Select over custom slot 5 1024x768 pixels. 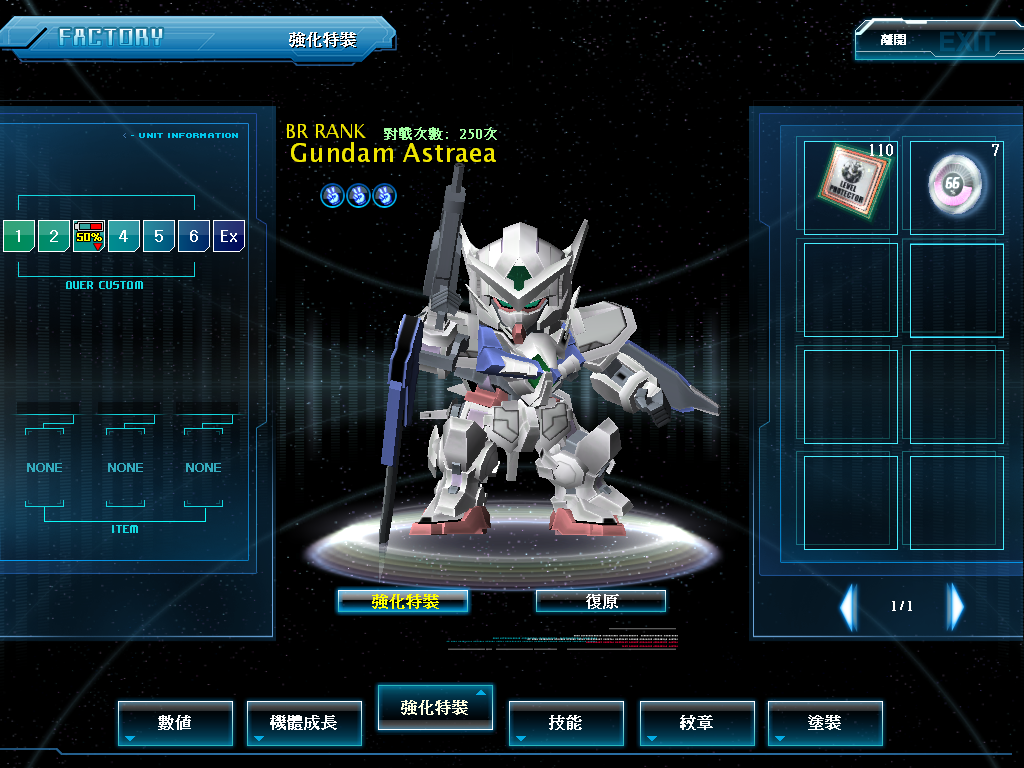point(159,236)
